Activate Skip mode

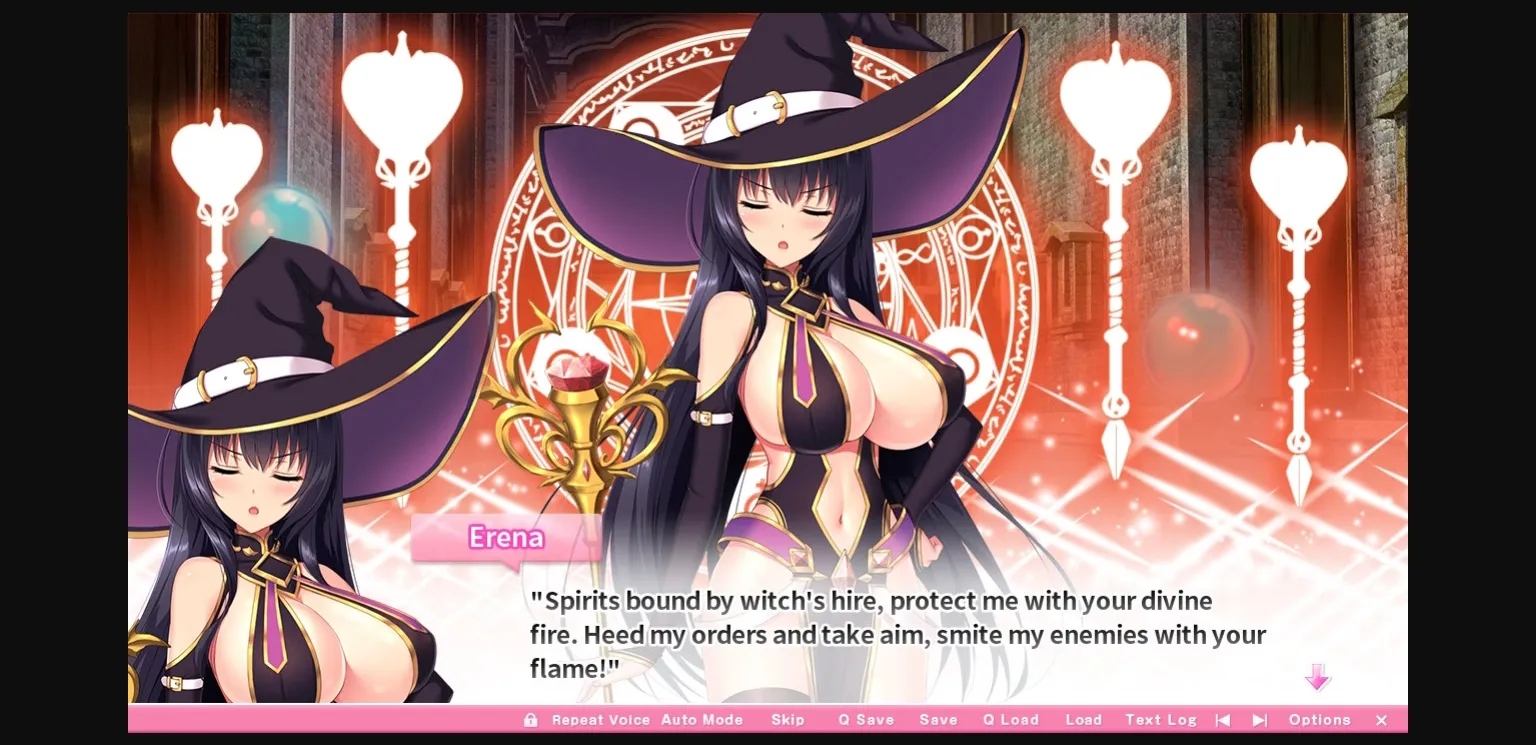click(x=788, y=719)
